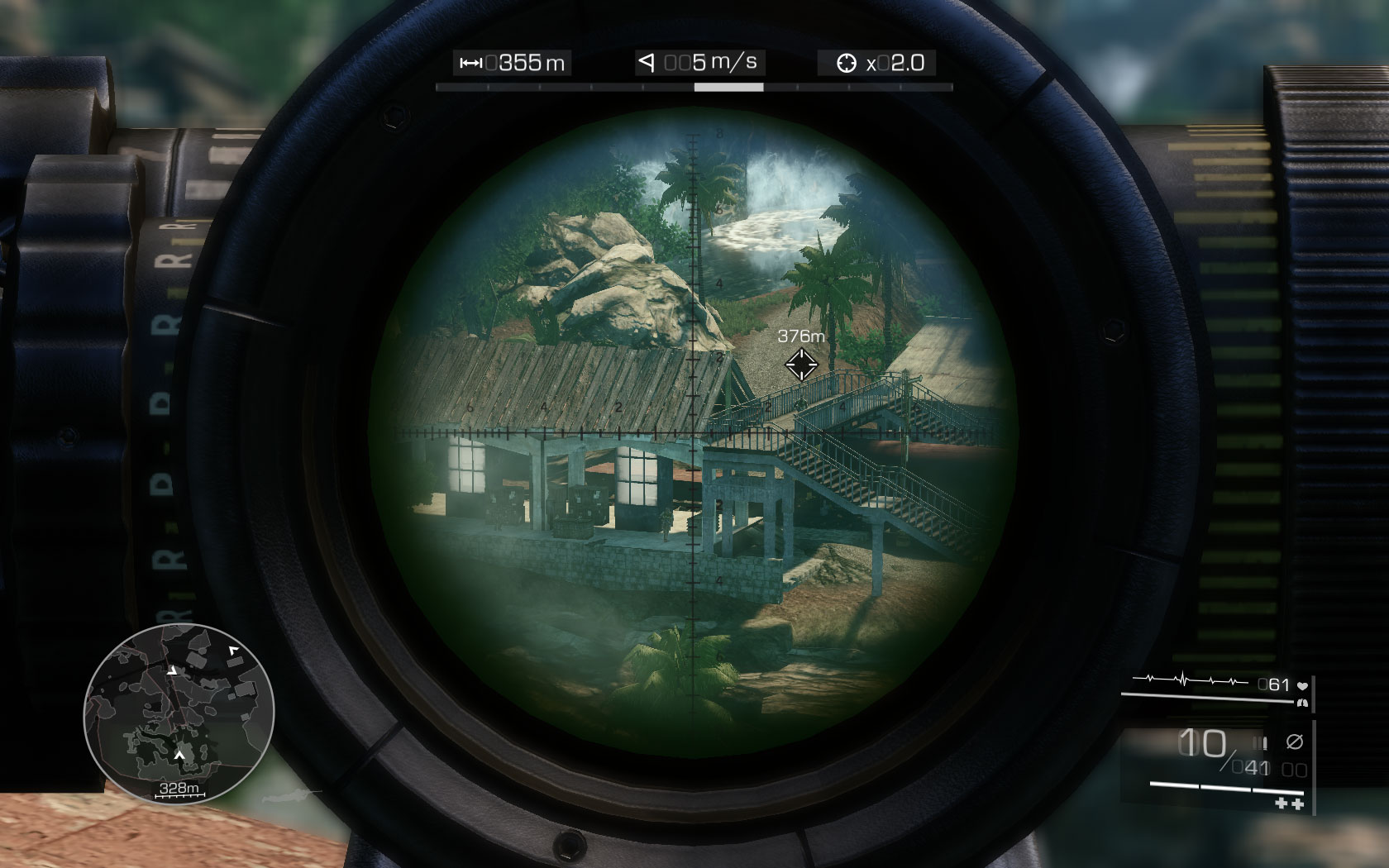Select the bullet ammo icon

coord(1260,742)
